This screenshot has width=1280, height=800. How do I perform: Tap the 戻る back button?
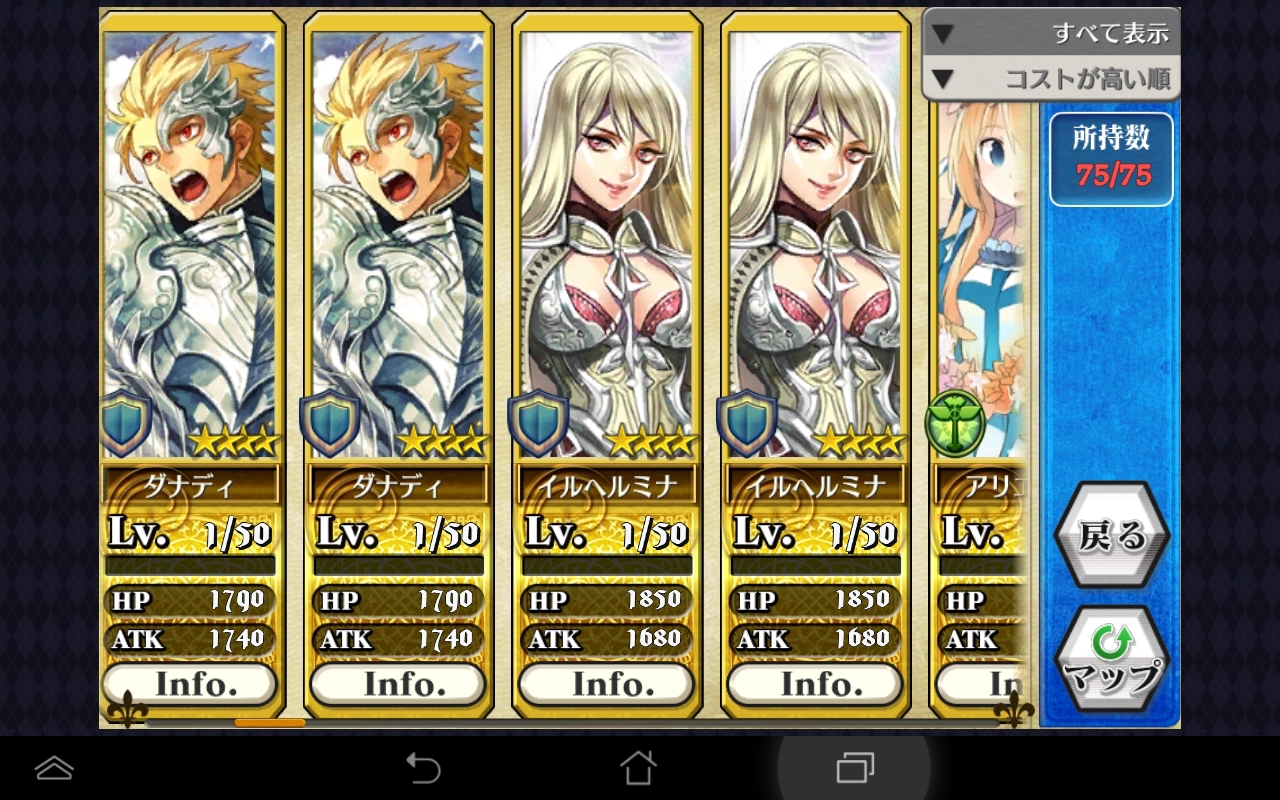1111,537
